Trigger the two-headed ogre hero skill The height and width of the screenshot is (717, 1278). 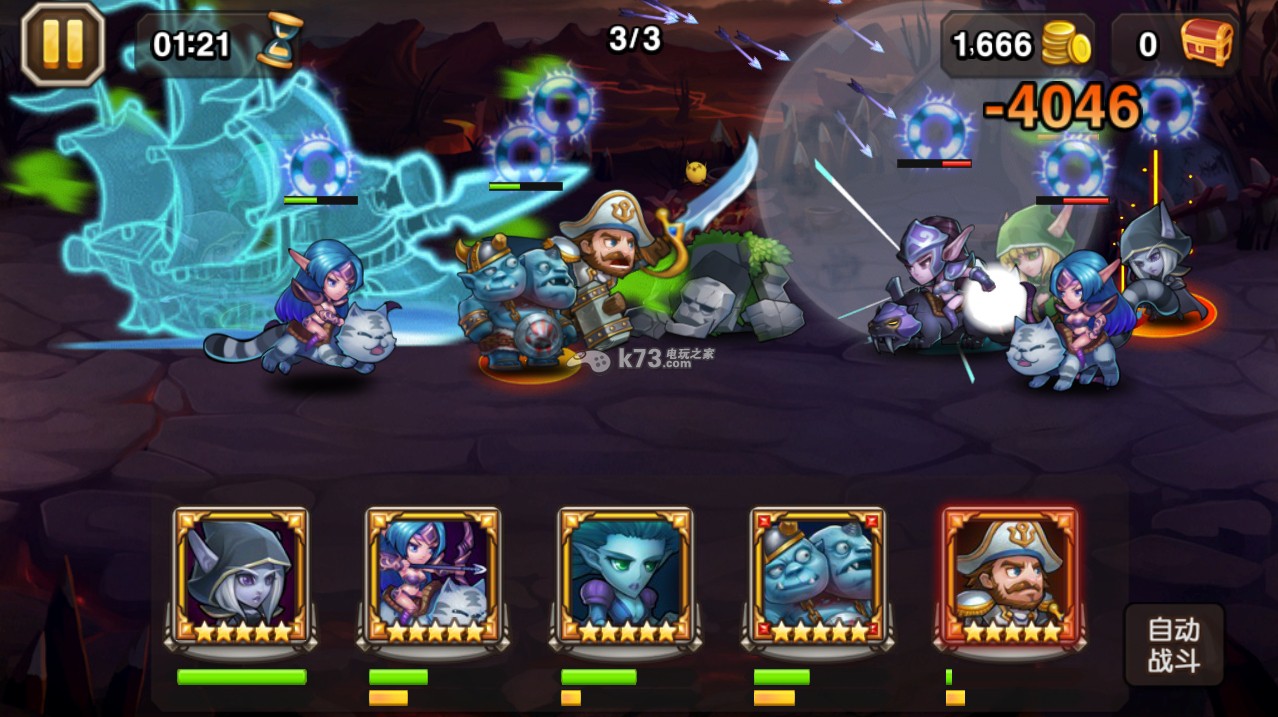click(x=817, y=577)
